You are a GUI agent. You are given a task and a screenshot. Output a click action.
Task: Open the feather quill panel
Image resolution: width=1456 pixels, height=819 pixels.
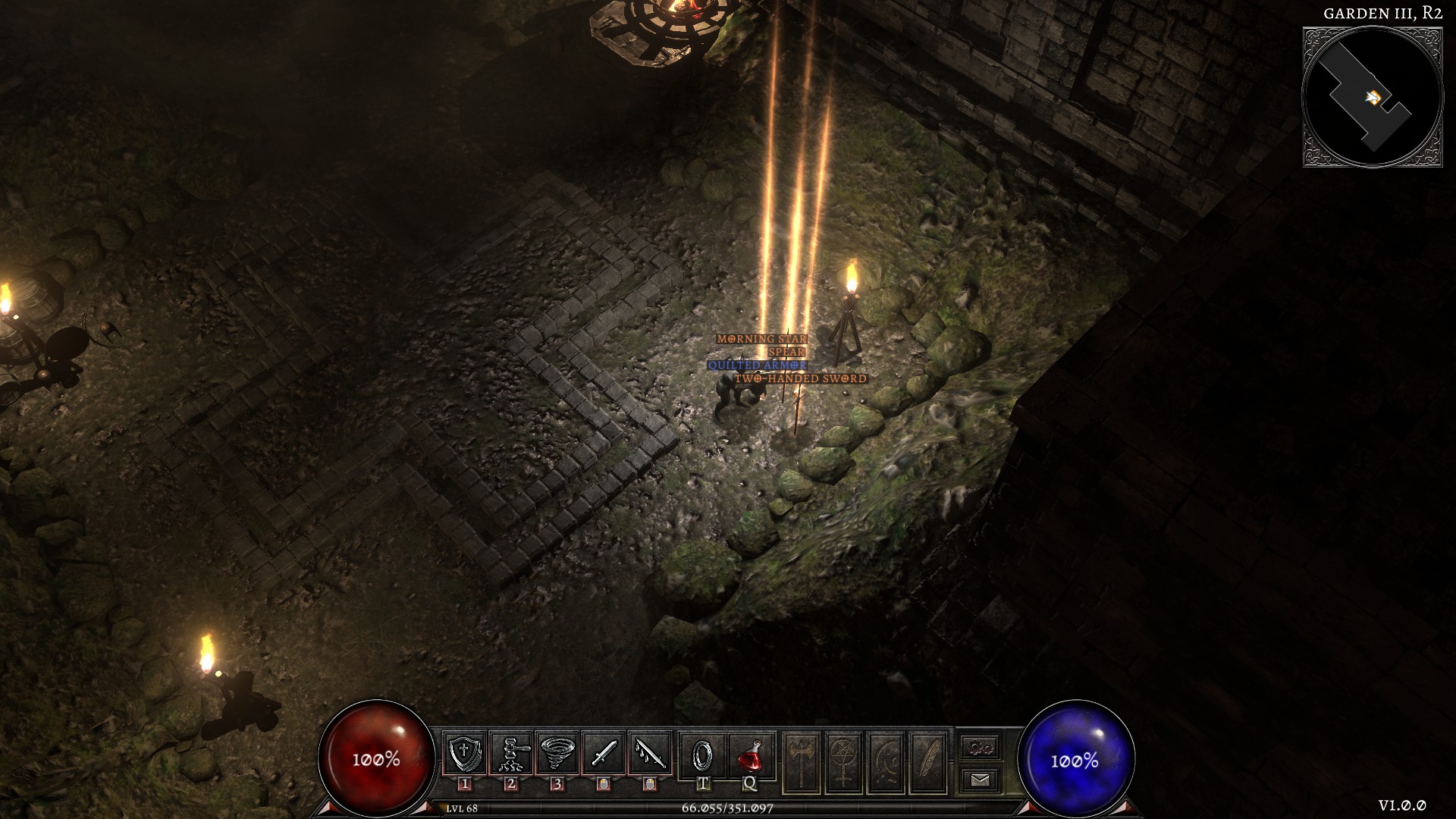pos(929,762)
